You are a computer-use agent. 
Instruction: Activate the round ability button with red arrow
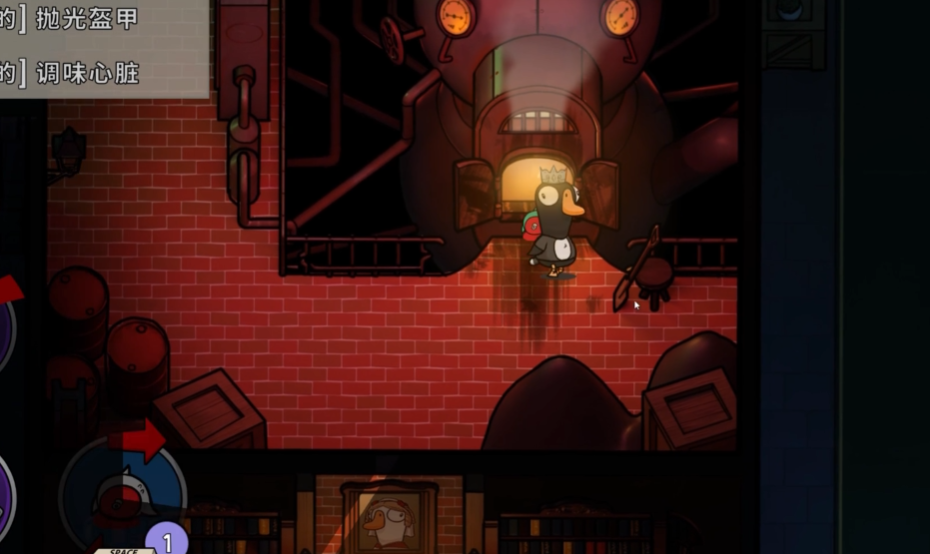pos(122,492)
